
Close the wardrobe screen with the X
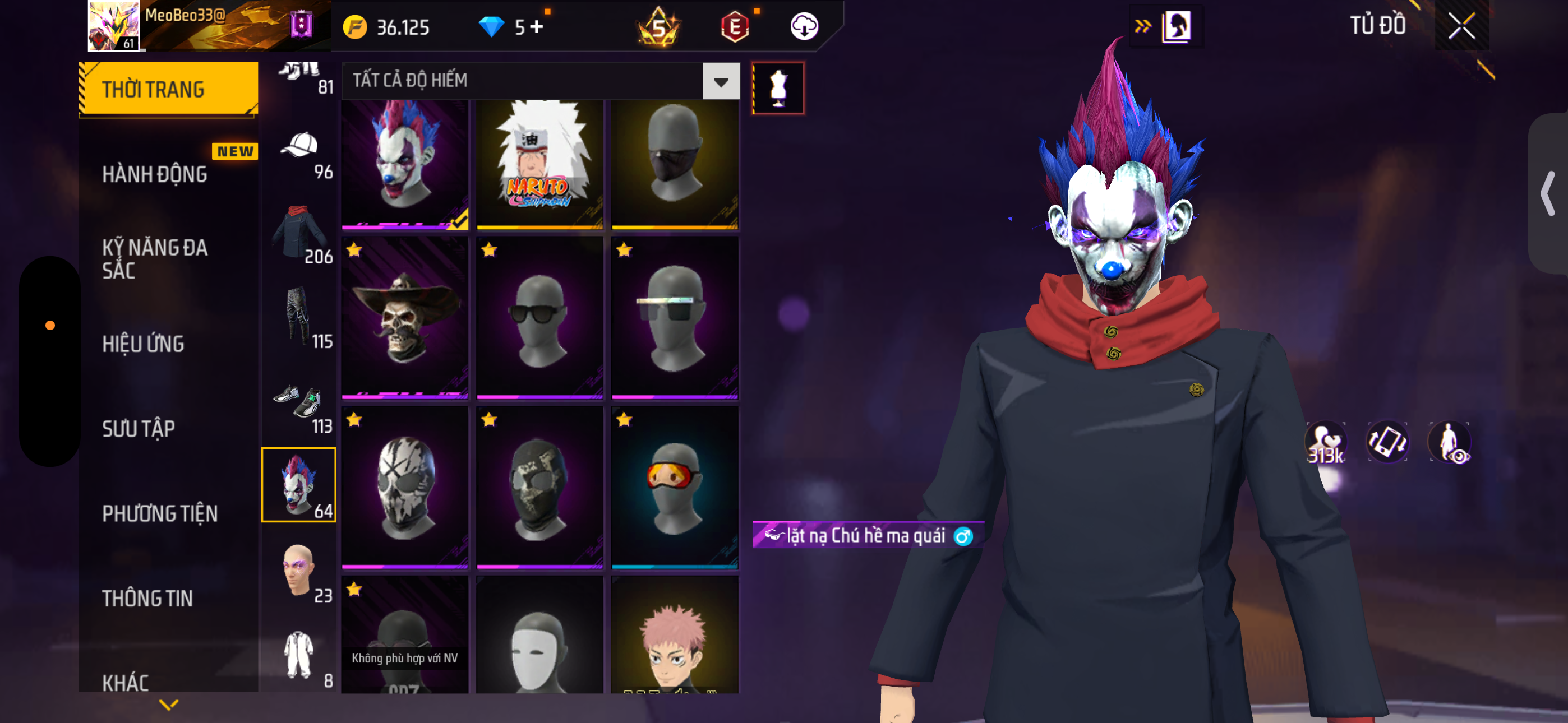1461,26
